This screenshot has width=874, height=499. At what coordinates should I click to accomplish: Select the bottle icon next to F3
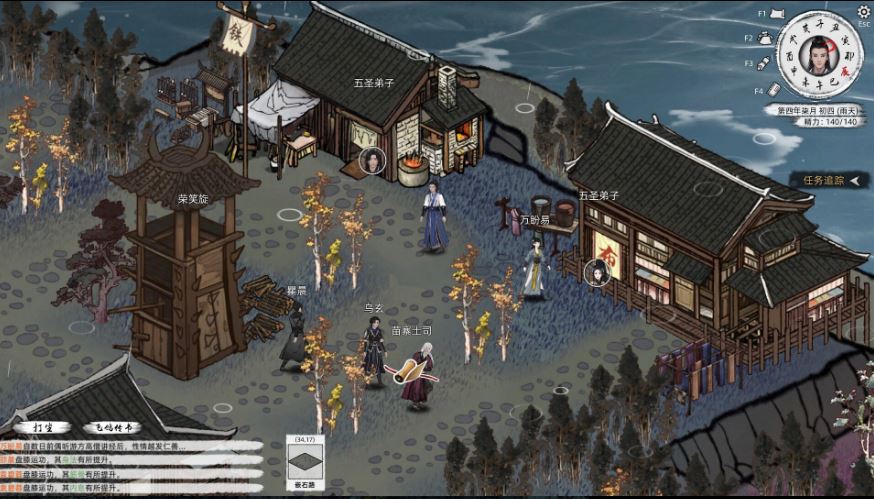(x=763, y=63)
